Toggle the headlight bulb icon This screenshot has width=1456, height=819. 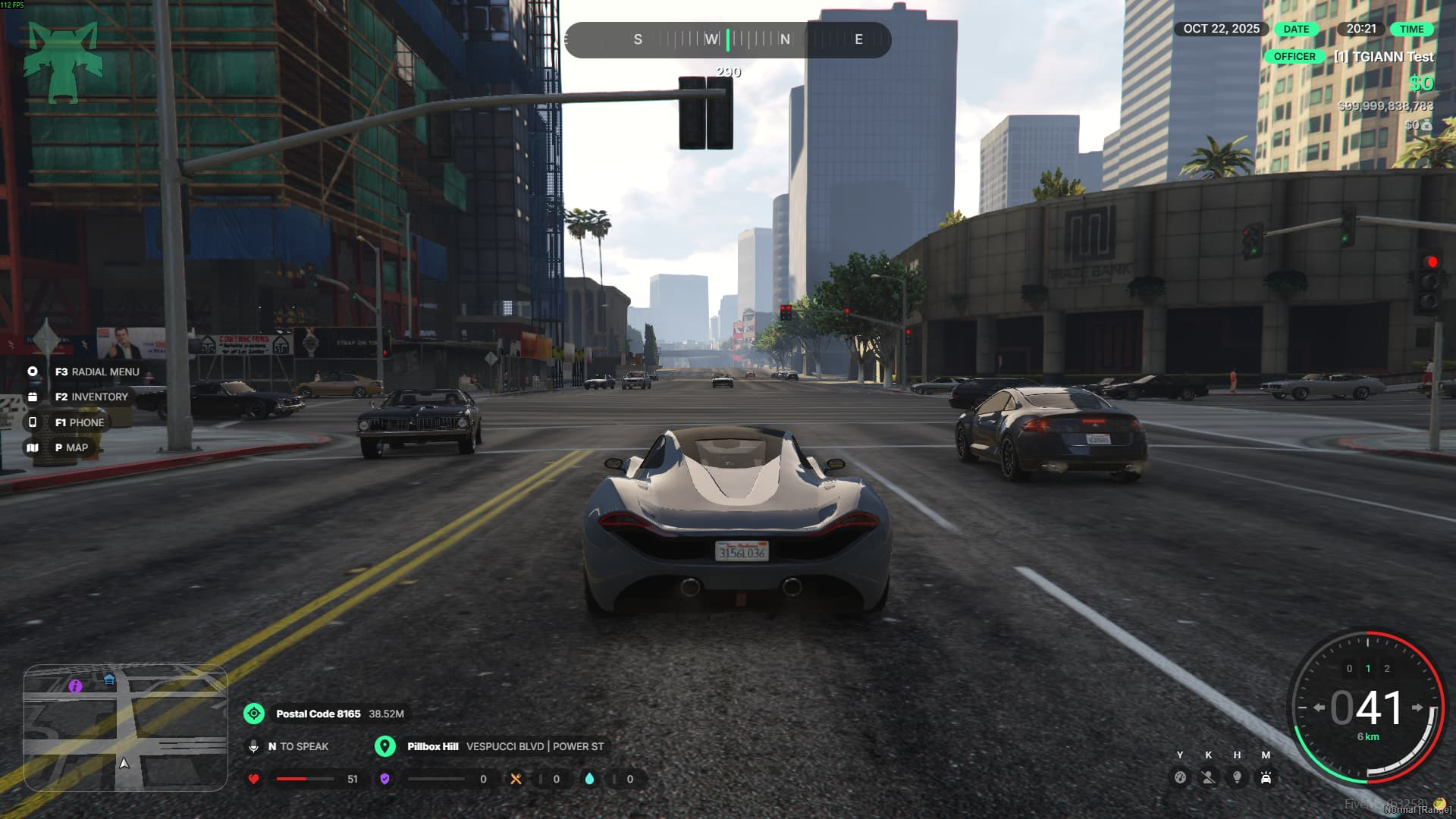pos(1237,777)
